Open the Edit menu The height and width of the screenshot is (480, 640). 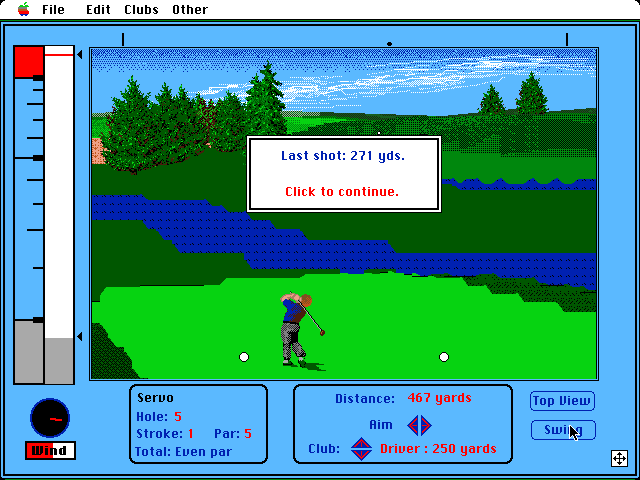[98, 9]
